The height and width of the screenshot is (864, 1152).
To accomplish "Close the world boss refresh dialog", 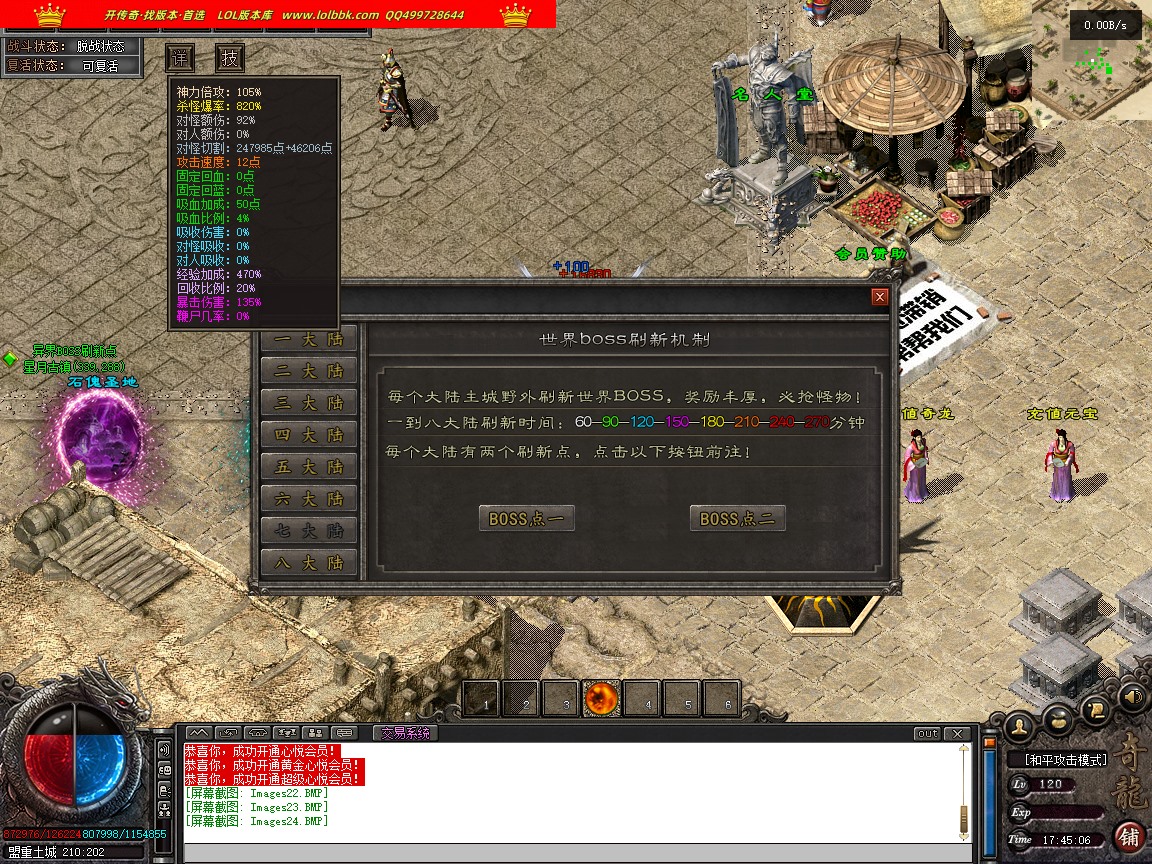I will (880, 297).
